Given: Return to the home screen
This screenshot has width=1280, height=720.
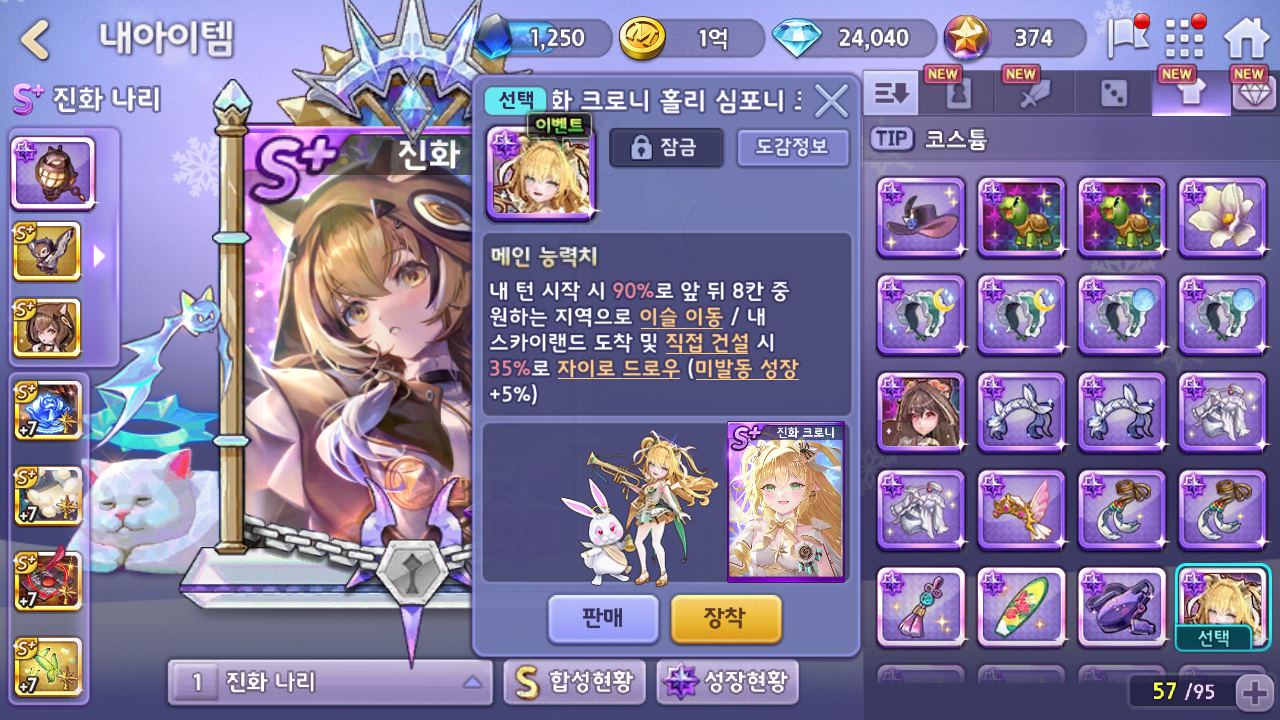Looking at the screenshot, I should coord(1246,39).
